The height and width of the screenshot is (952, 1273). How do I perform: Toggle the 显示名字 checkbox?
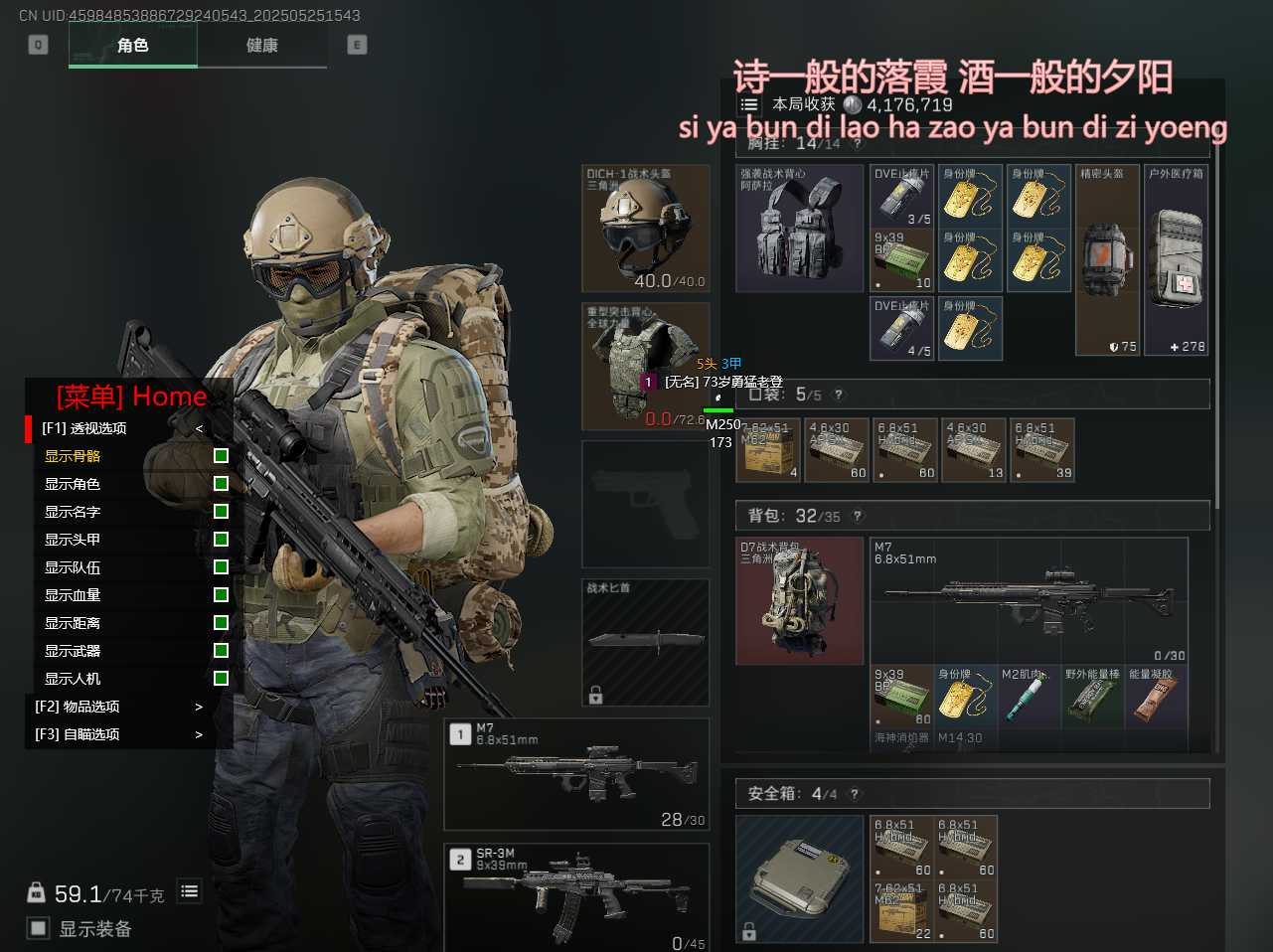click(x=221, y=512)
